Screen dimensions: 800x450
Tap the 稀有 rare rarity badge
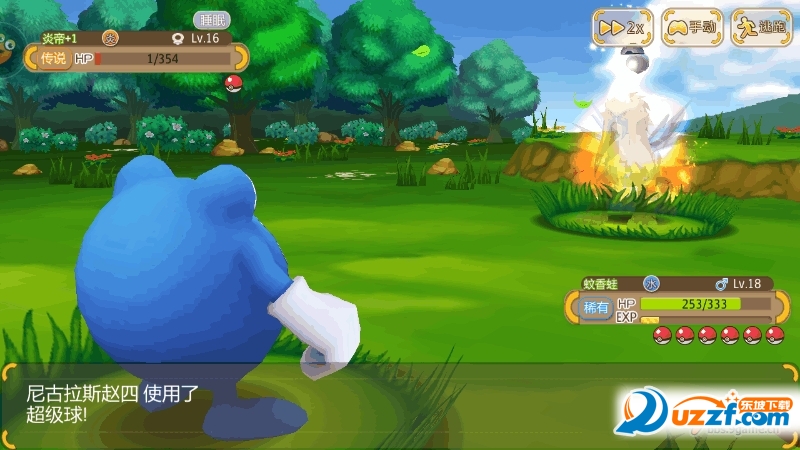595,308
